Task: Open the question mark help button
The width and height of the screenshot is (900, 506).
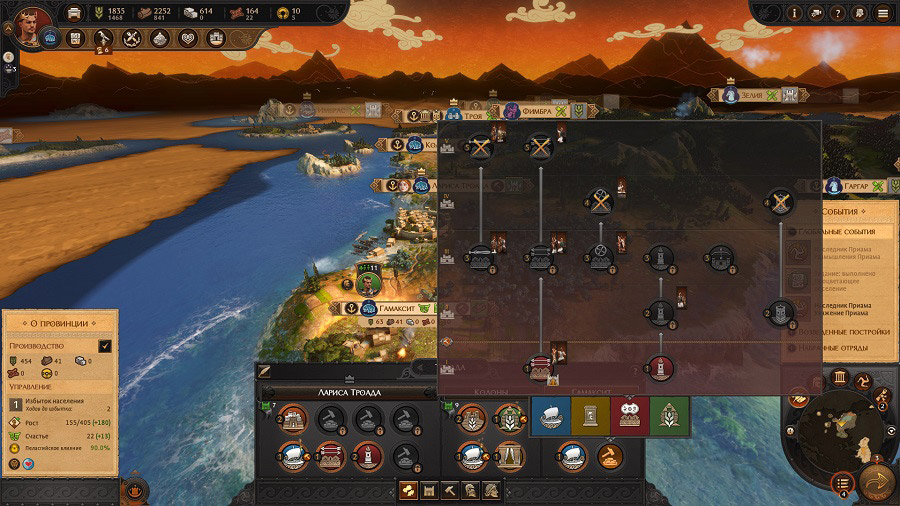Action: [x=837, y=13]
